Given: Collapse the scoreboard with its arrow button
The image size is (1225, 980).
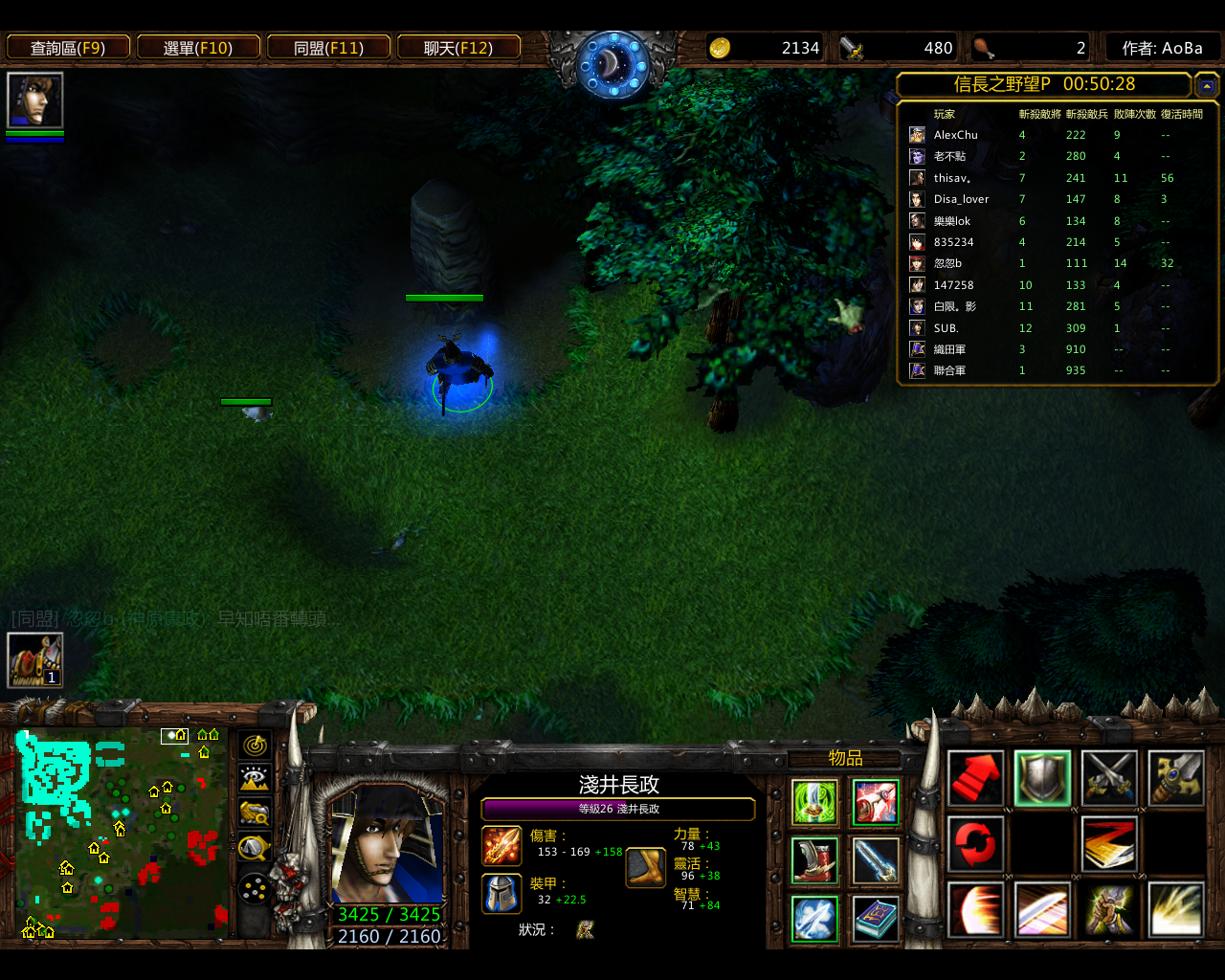Looking at the screenshot, I should tap(1206, 86).
